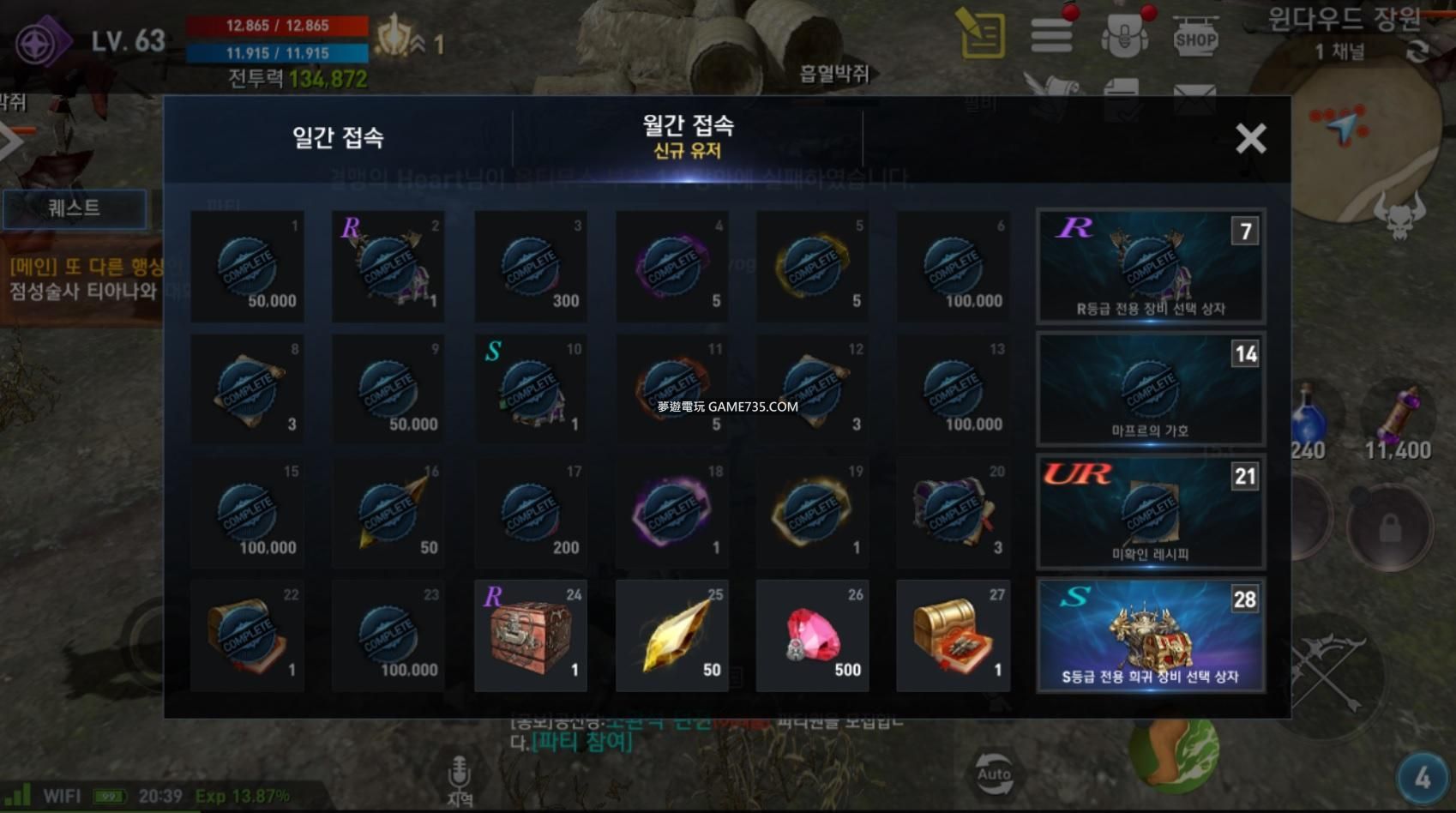The height and width of the screenshot is (813, 1456).
Task: Toggle the Auto battle button
Action: [994, 774]
